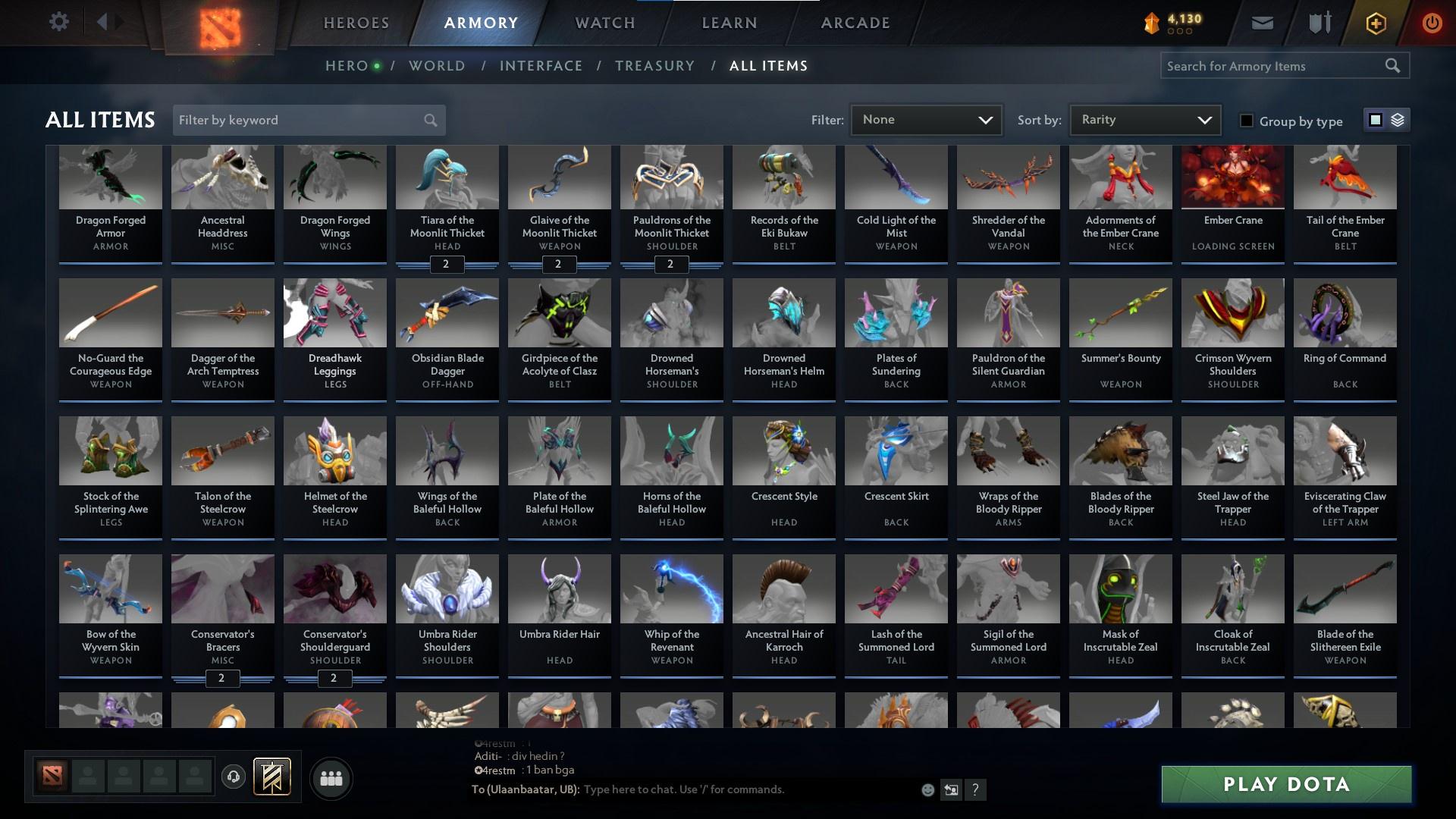Viewport: 1456px width, 819px height.
Task: Open the Sort by Rarity dropdown
Action: pos(1144,119)
